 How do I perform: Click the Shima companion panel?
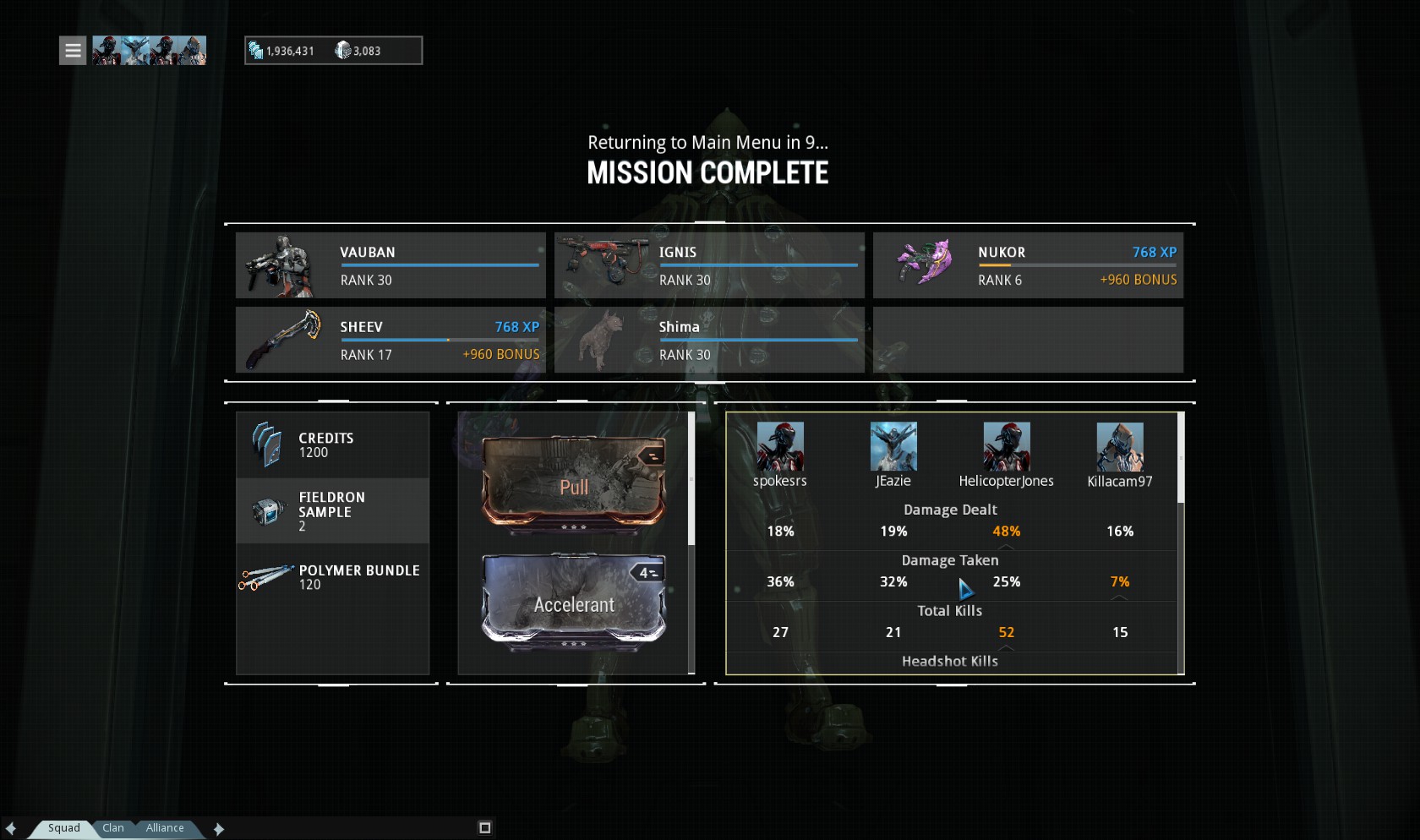pos(709,340)
